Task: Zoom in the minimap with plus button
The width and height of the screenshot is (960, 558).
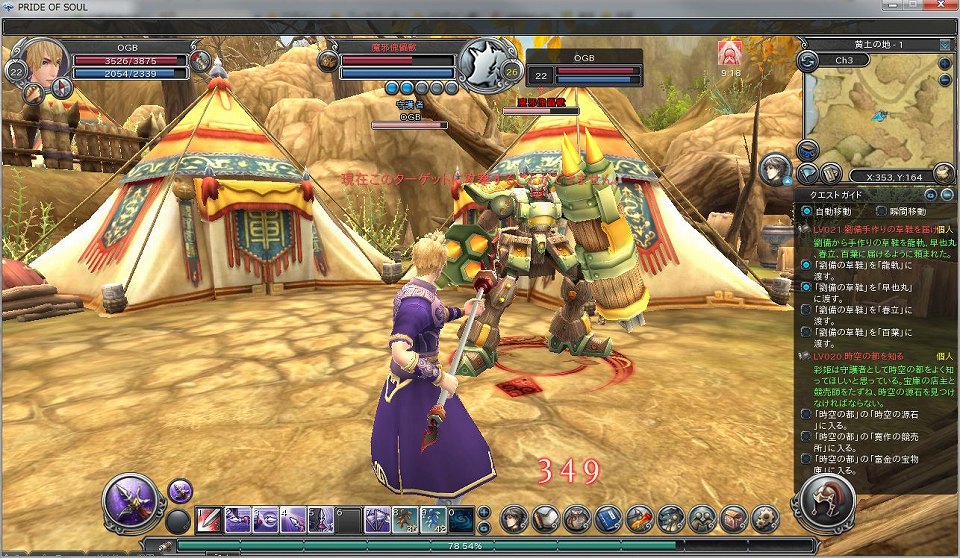Action: click(x=945, y=62)
